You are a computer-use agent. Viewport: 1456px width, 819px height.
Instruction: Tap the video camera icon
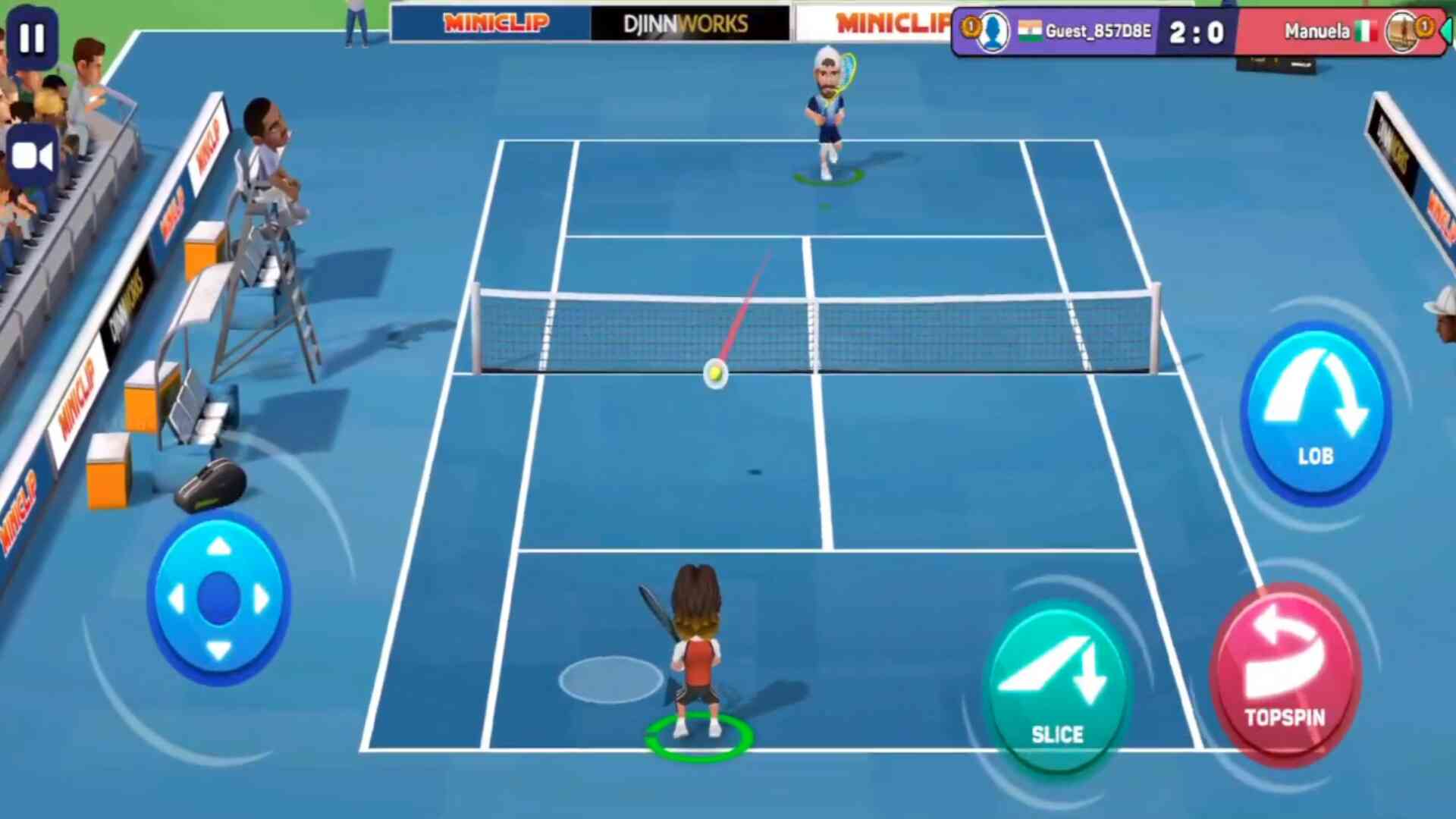click(x=32, y=157)
